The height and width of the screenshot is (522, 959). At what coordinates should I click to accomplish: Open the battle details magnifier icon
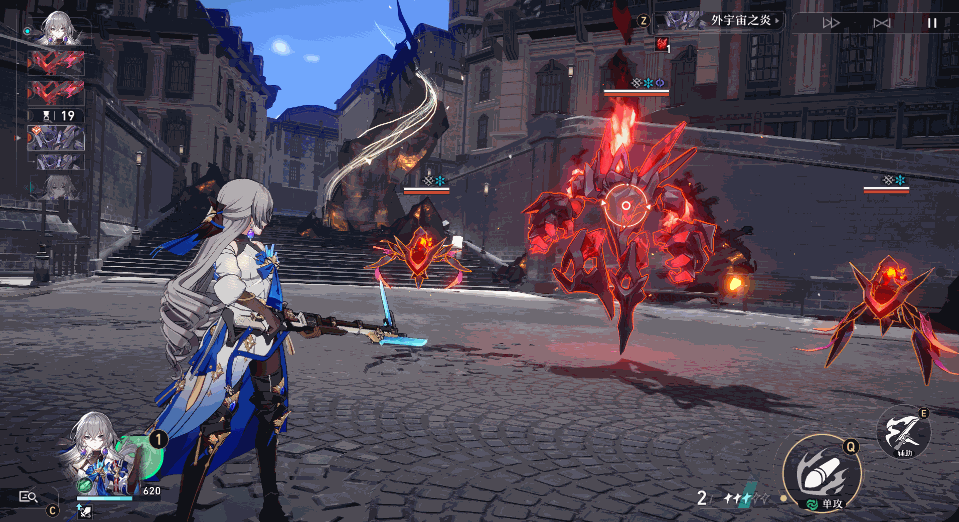[27, 496]
